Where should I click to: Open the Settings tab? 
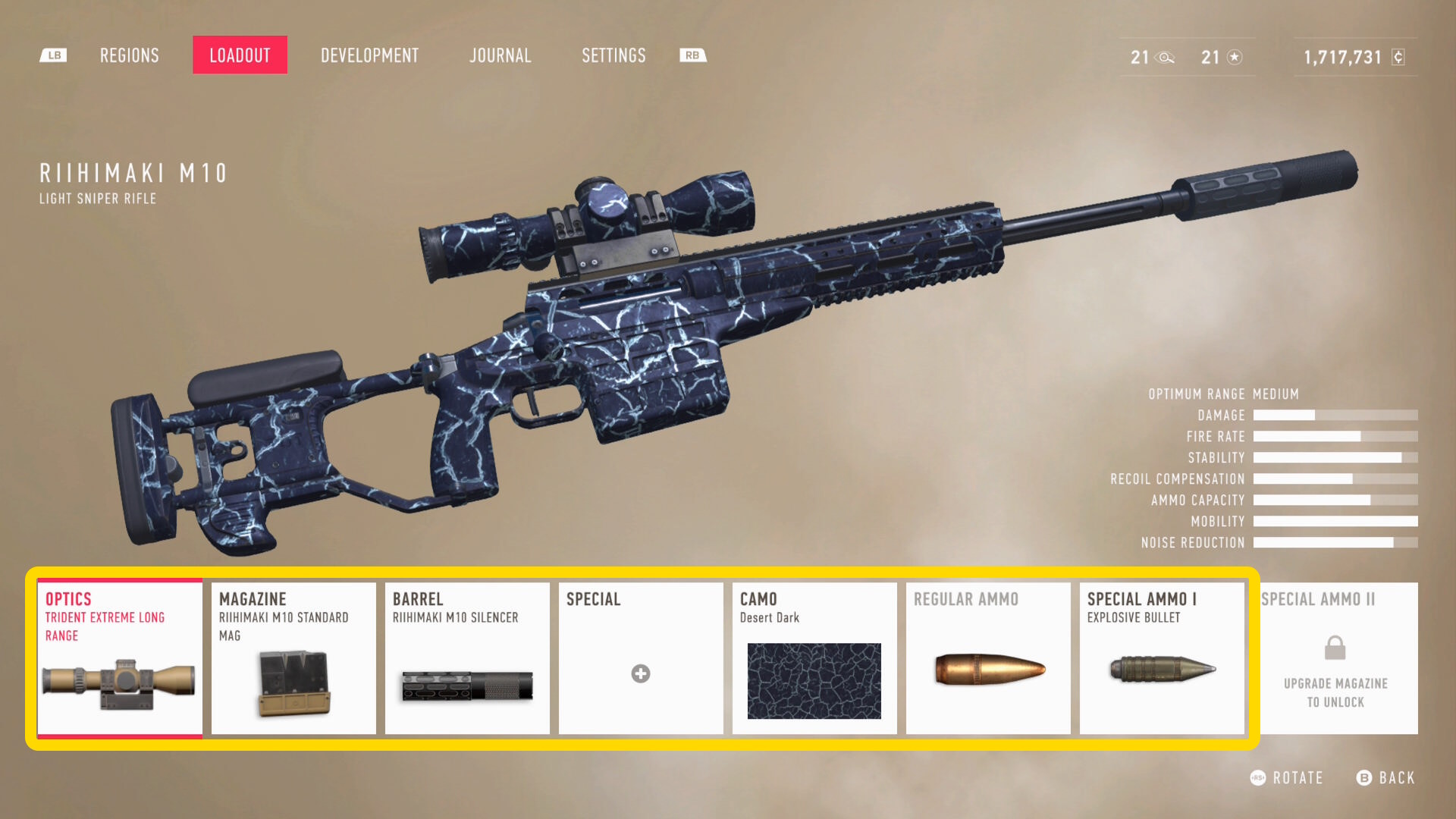coord(613,55)
